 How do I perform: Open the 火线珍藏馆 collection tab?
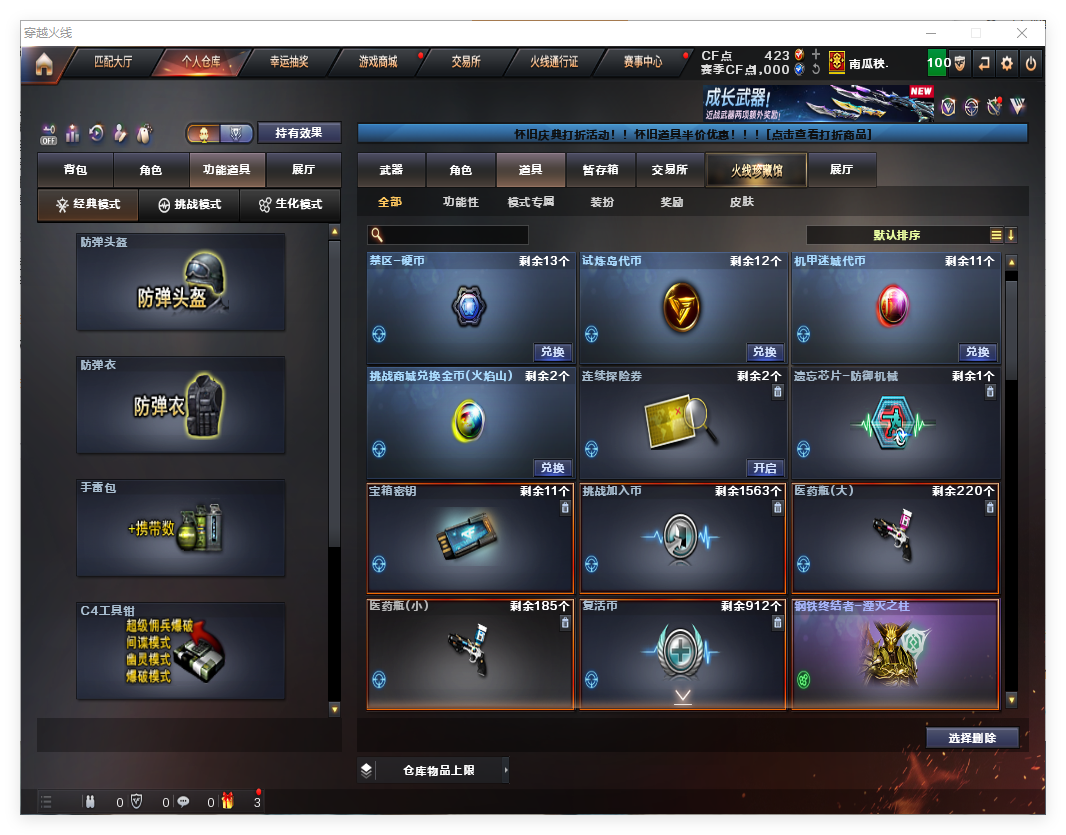click(x=756, y=170)
